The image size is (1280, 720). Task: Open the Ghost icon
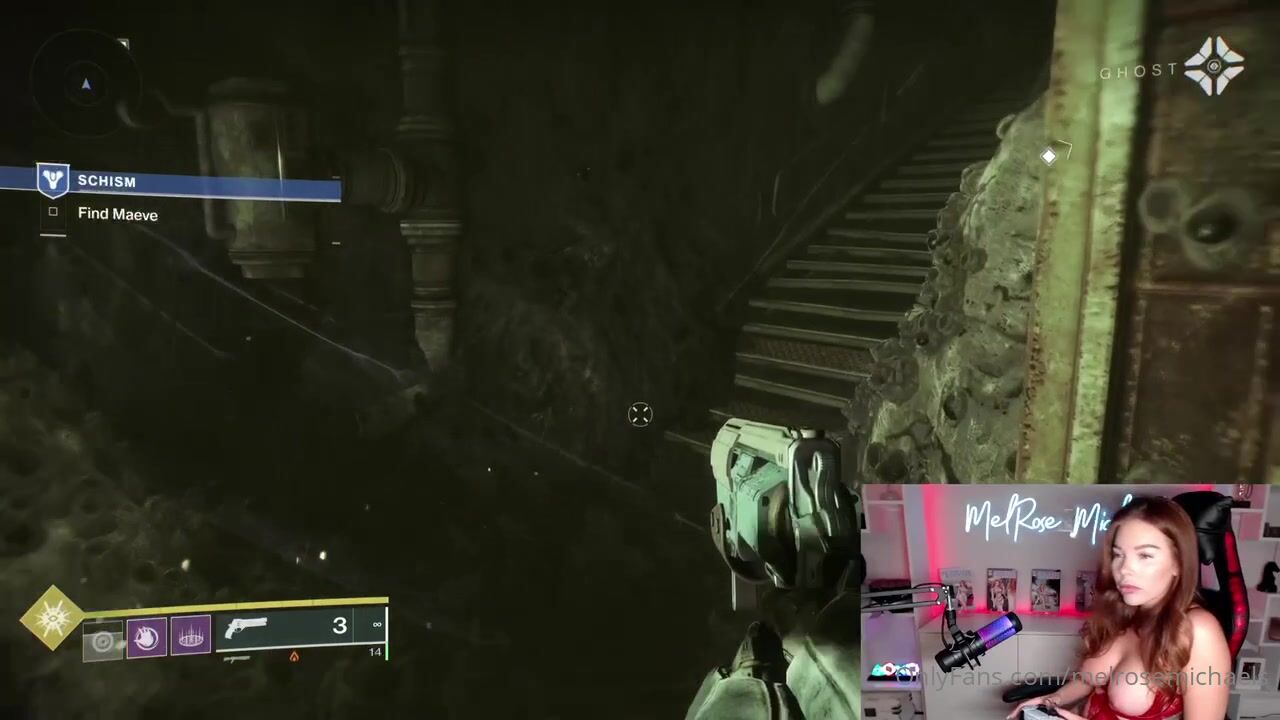1214,67
